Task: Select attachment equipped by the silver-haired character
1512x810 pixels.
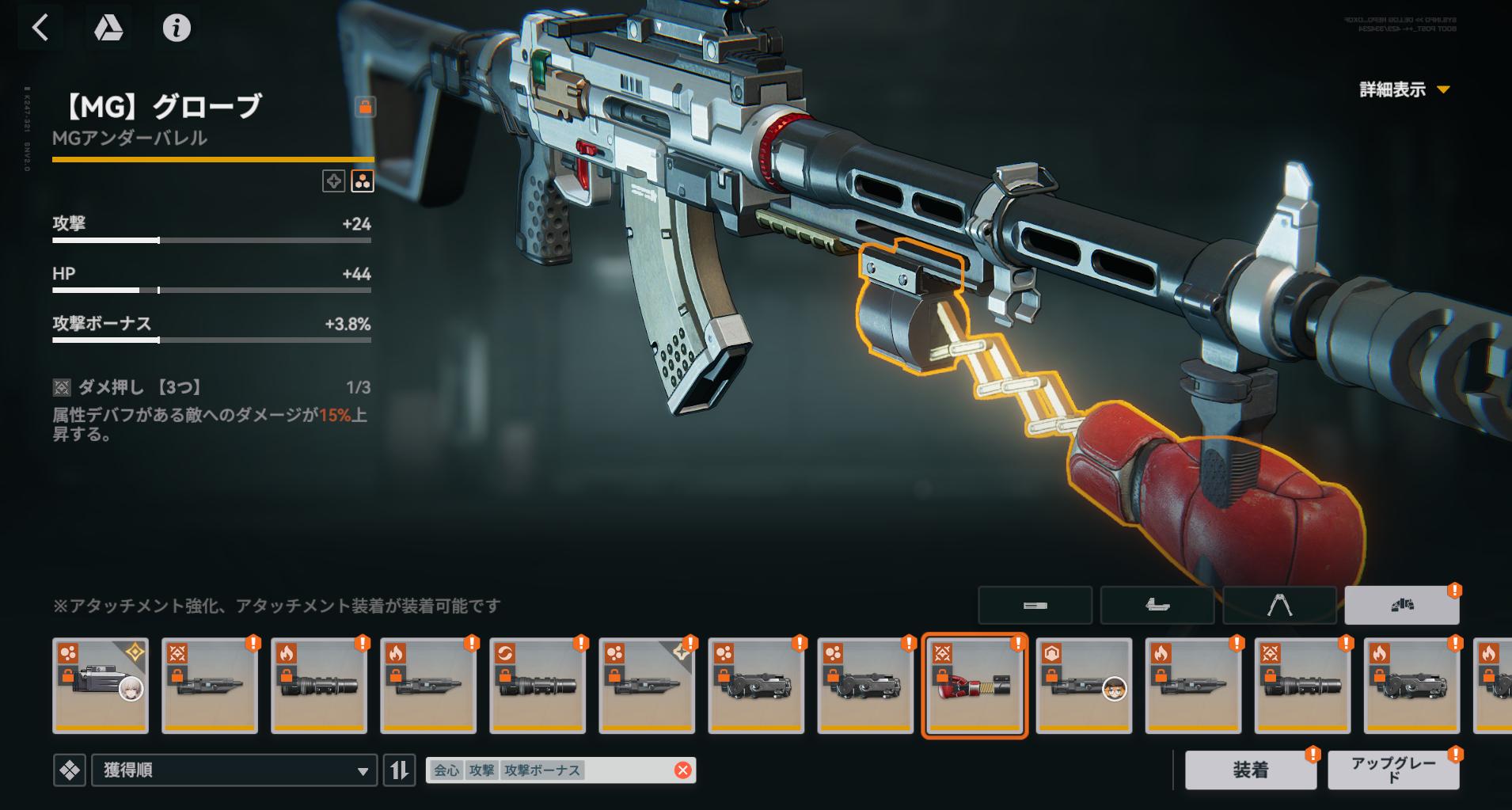Action: tap(101, 686)
